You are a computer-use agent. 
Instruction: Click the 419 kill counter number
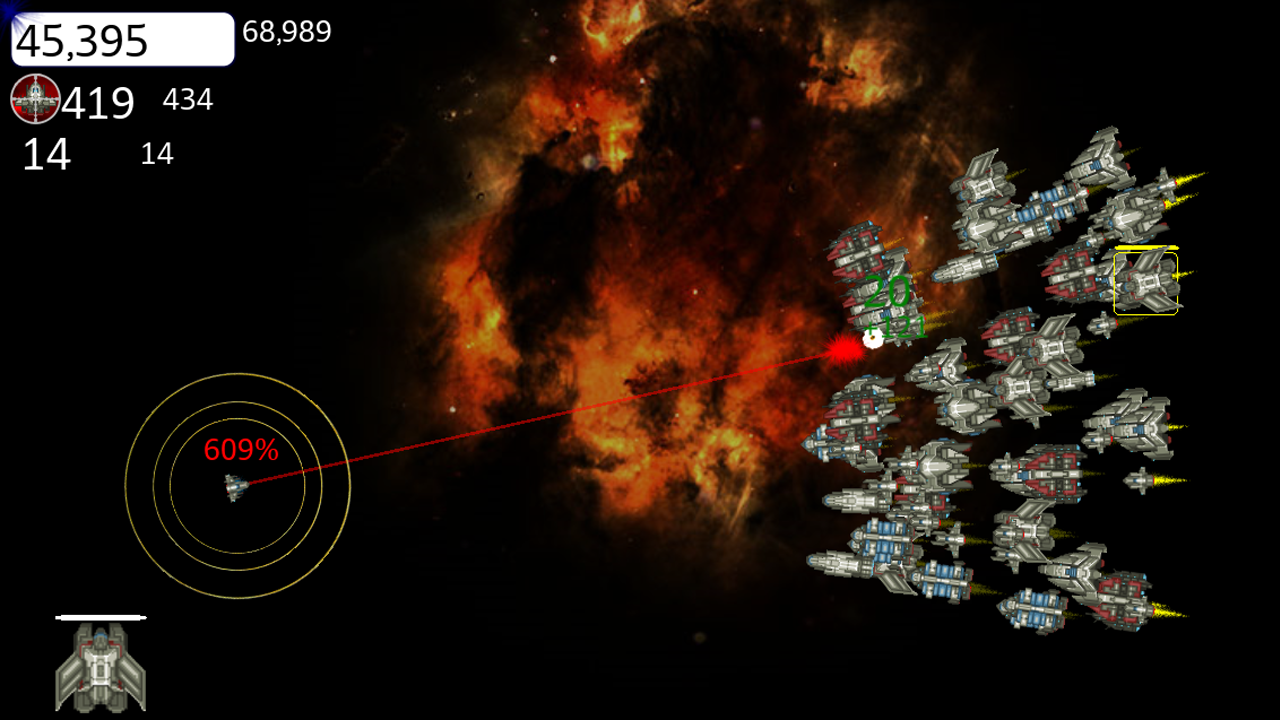click(97, 101)
